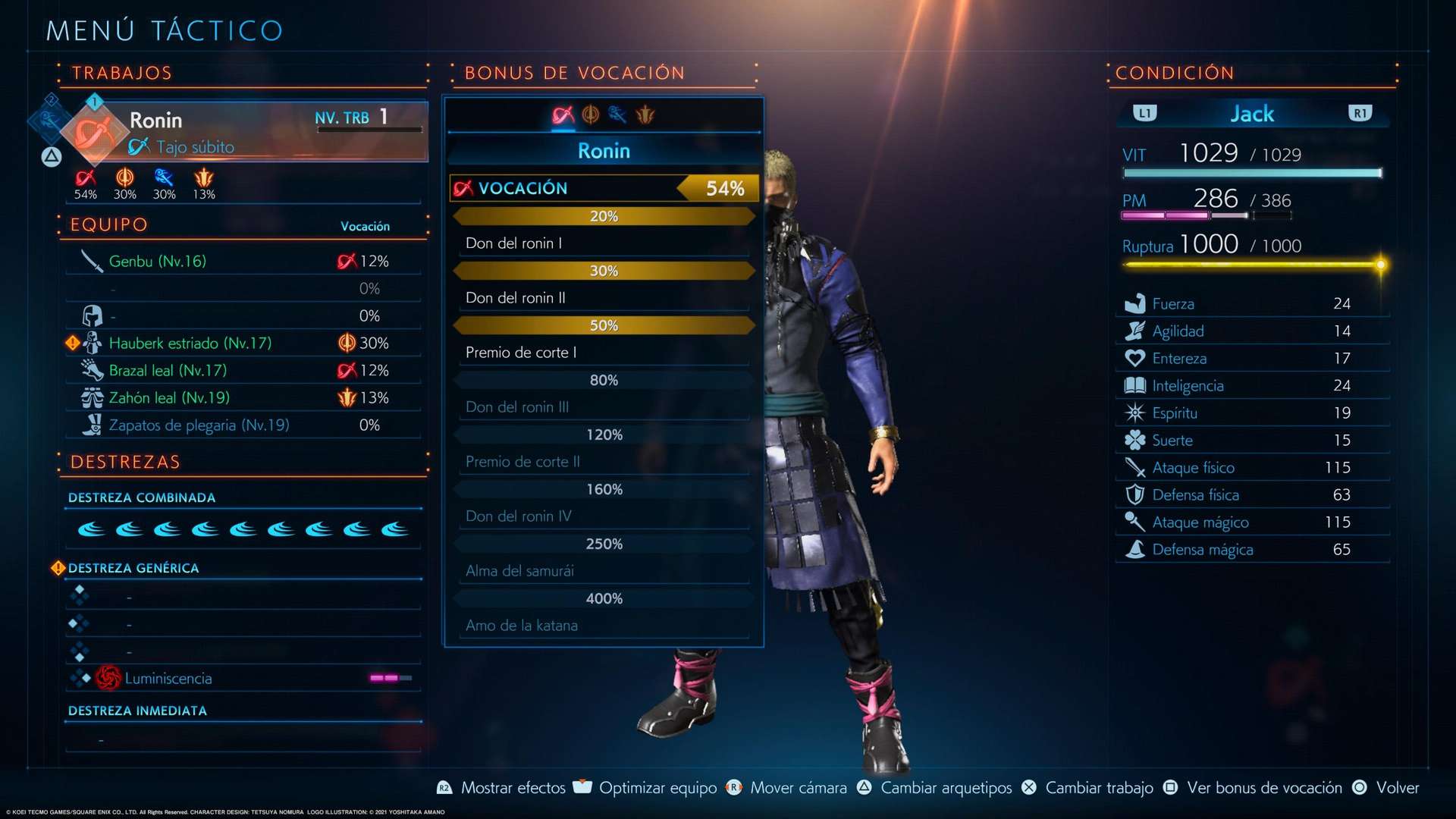Click Cambiar trabajo option

point(1098,788)
